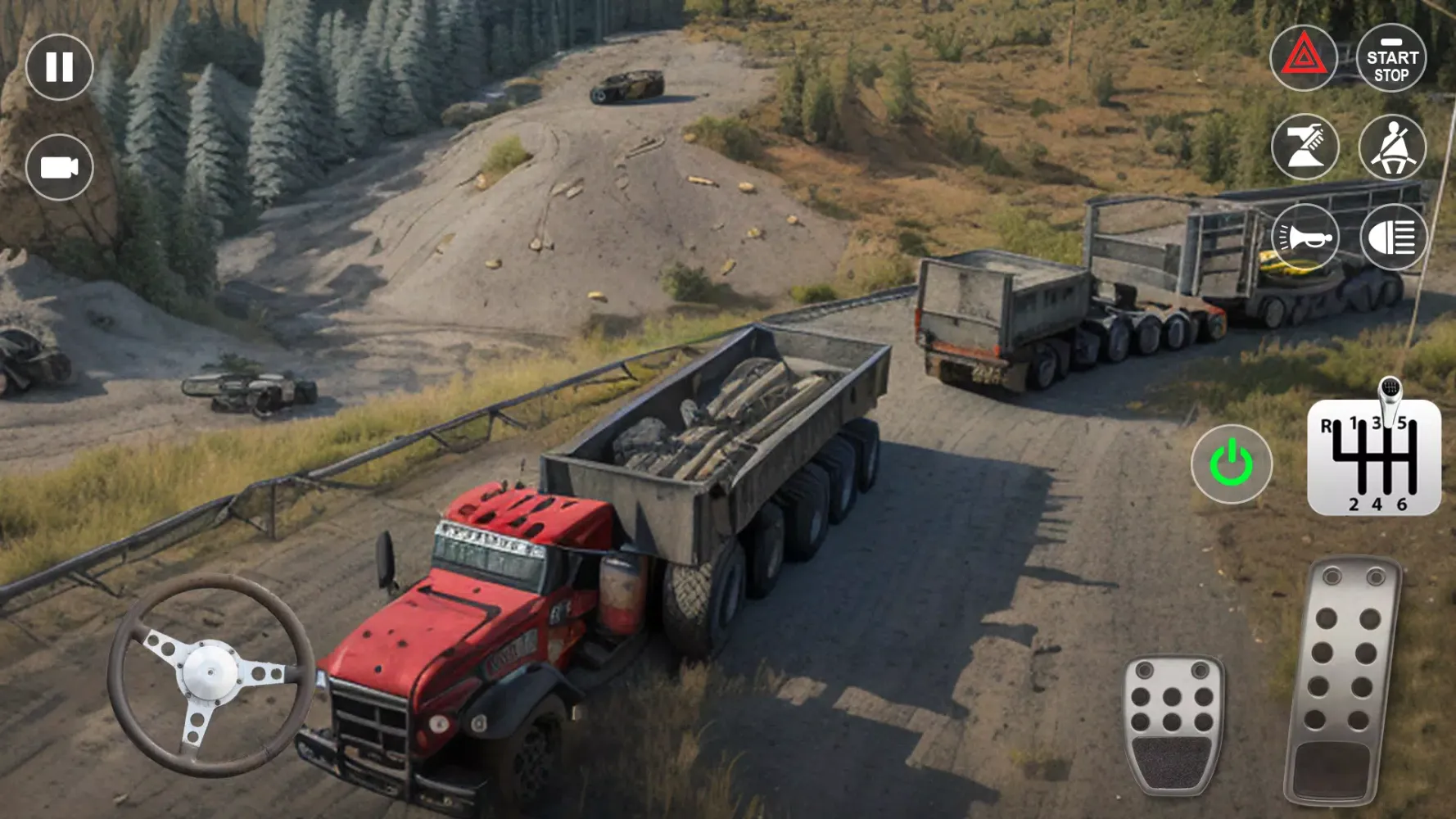Fasten the seatbelt icon
The height and width of the screenshot is (819, 1456).
(x=1392, y=147)
